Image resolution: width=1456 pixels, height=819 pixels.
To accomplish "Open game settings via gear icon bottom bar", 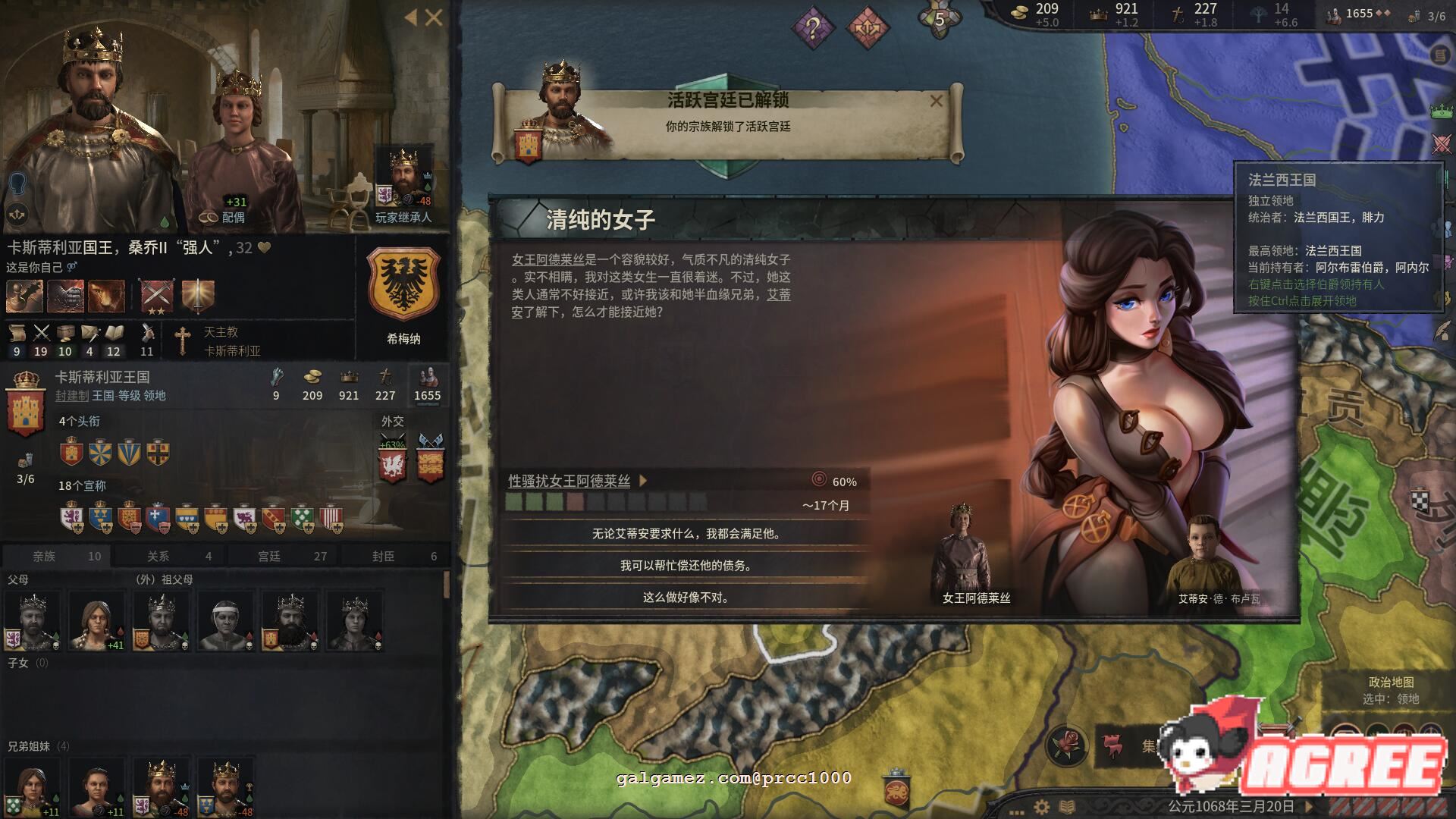I will [1041, 808].
